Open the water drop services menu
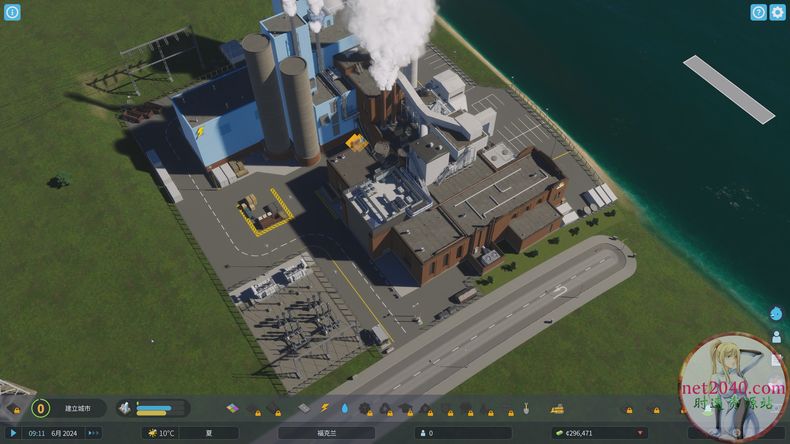The image size is (790, 444). 344,408
